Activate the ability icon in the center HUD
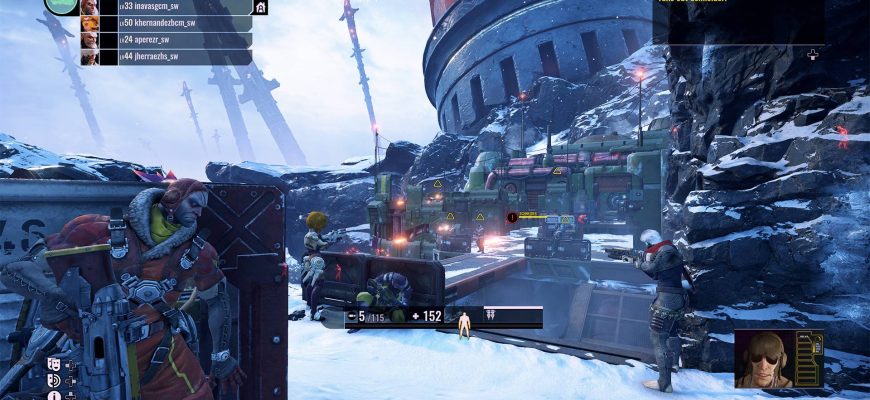This screenshot has height=400, width=870. pyautogui.click(x=492, y=316)
